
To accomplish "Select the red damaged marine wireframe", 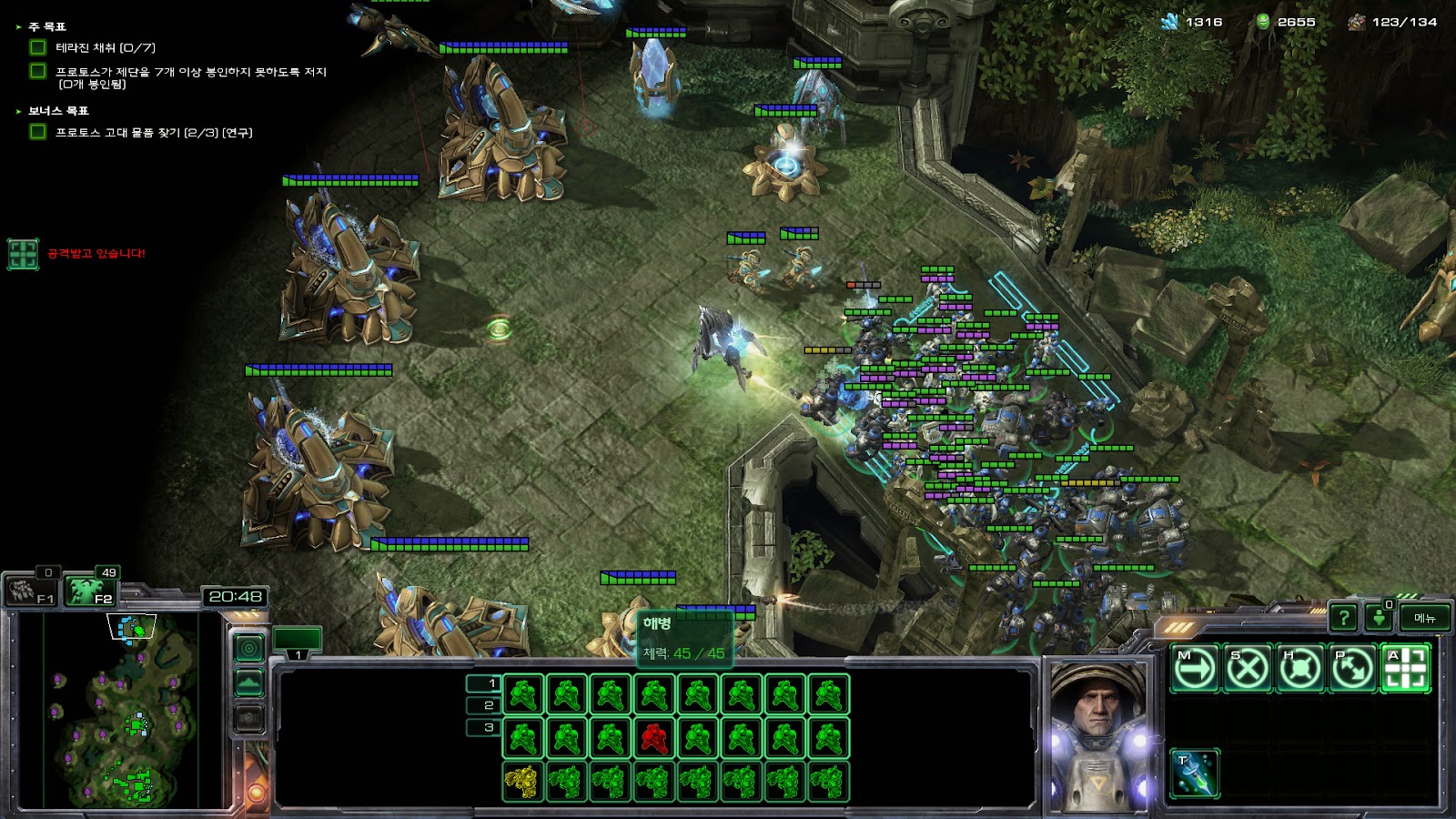I will tap(653, 738).
